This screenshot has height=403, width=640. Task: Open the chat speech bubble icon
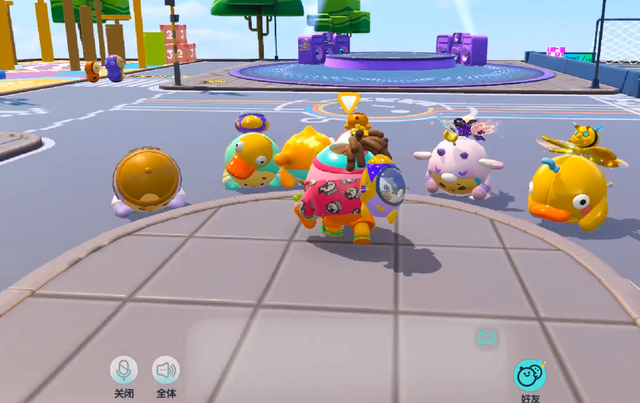(487, 338)
